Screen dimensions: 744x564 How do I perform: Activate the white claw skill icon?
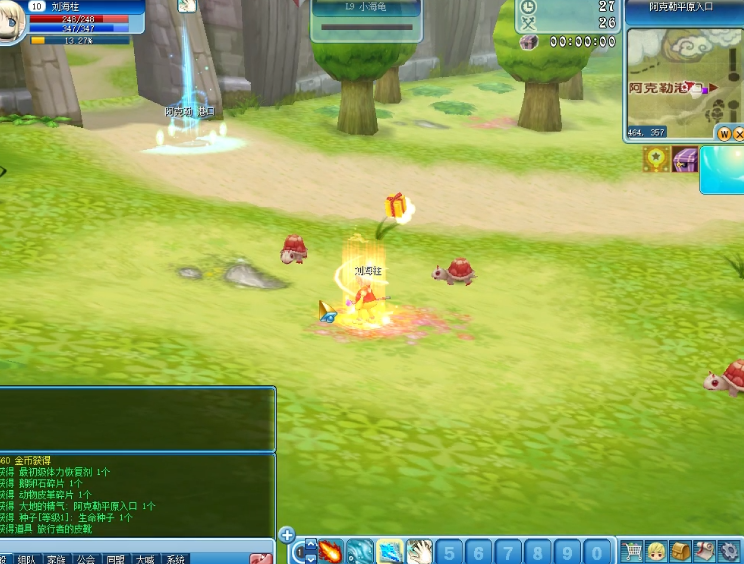[x=419, y=551]
